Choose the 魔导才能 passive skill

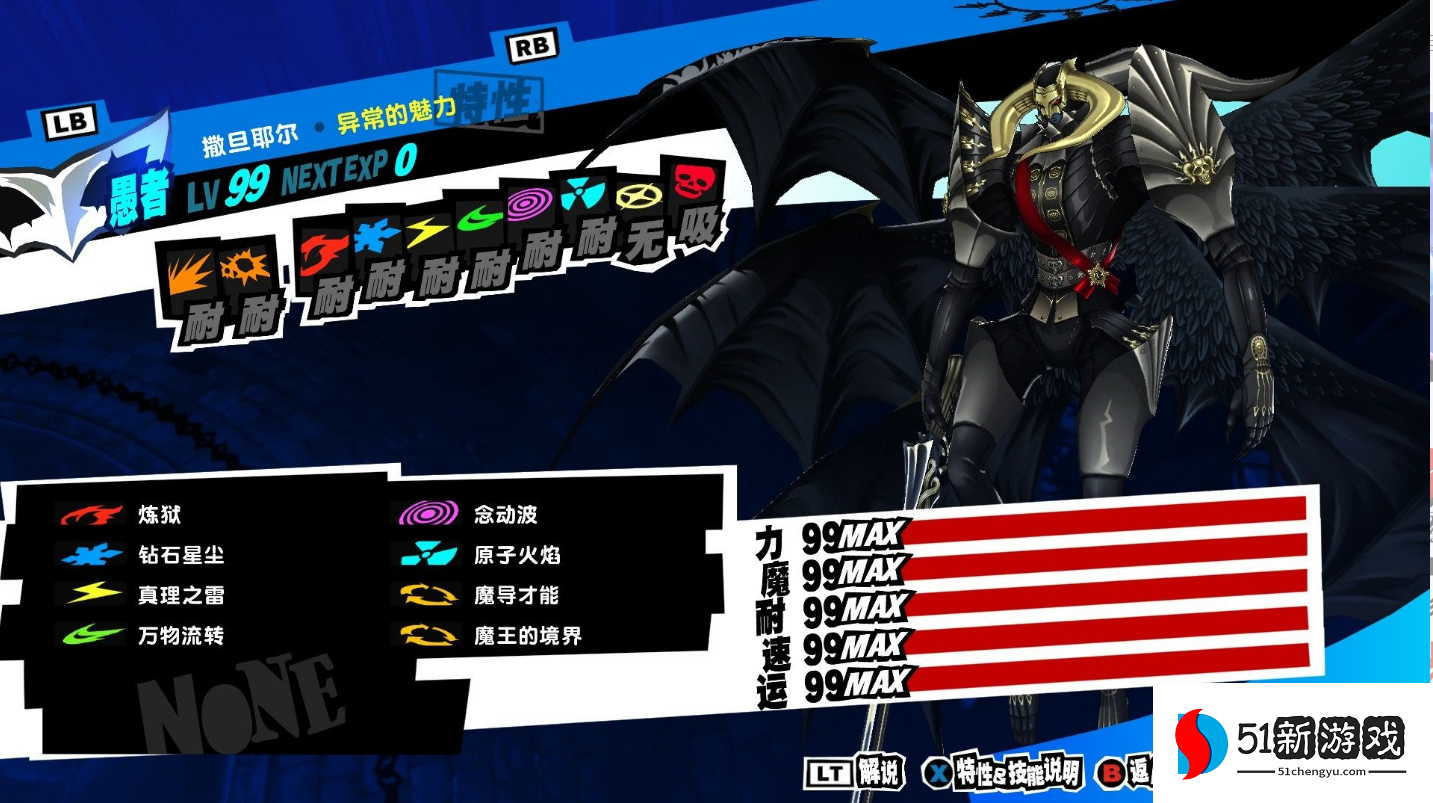coord(516,595)
